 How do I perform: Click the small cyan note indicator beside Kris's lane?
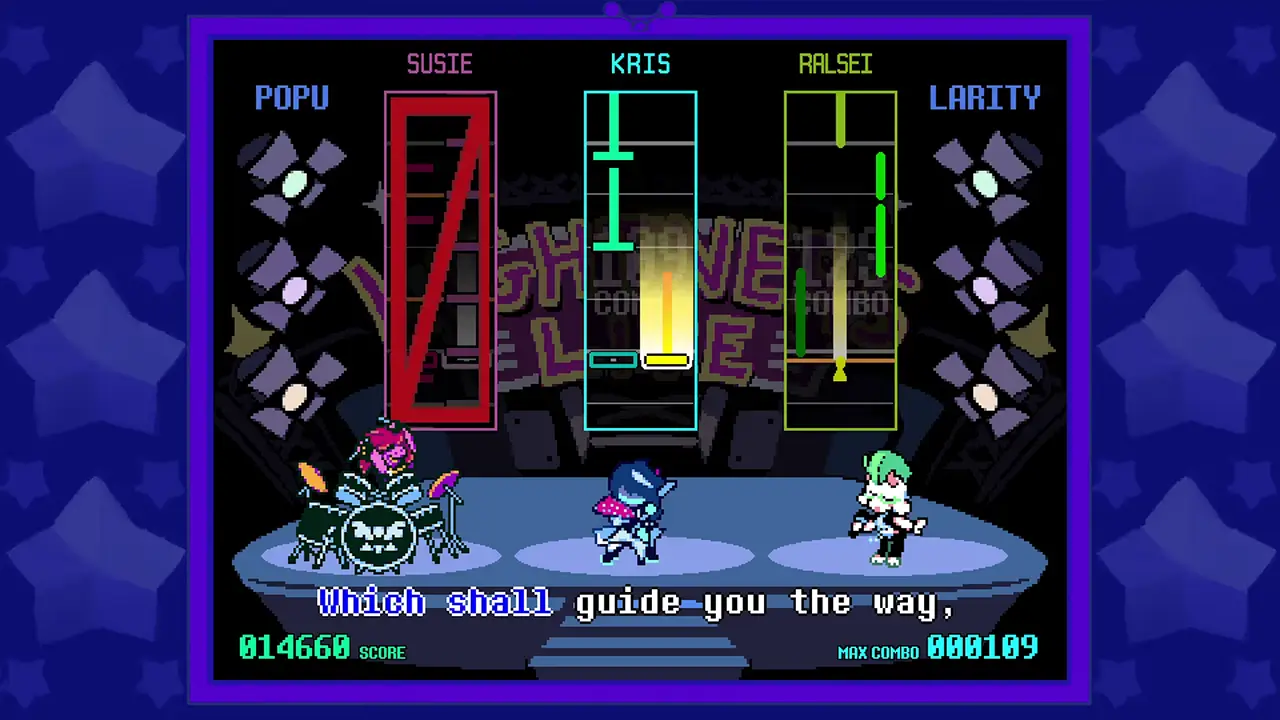pos(613,360)
